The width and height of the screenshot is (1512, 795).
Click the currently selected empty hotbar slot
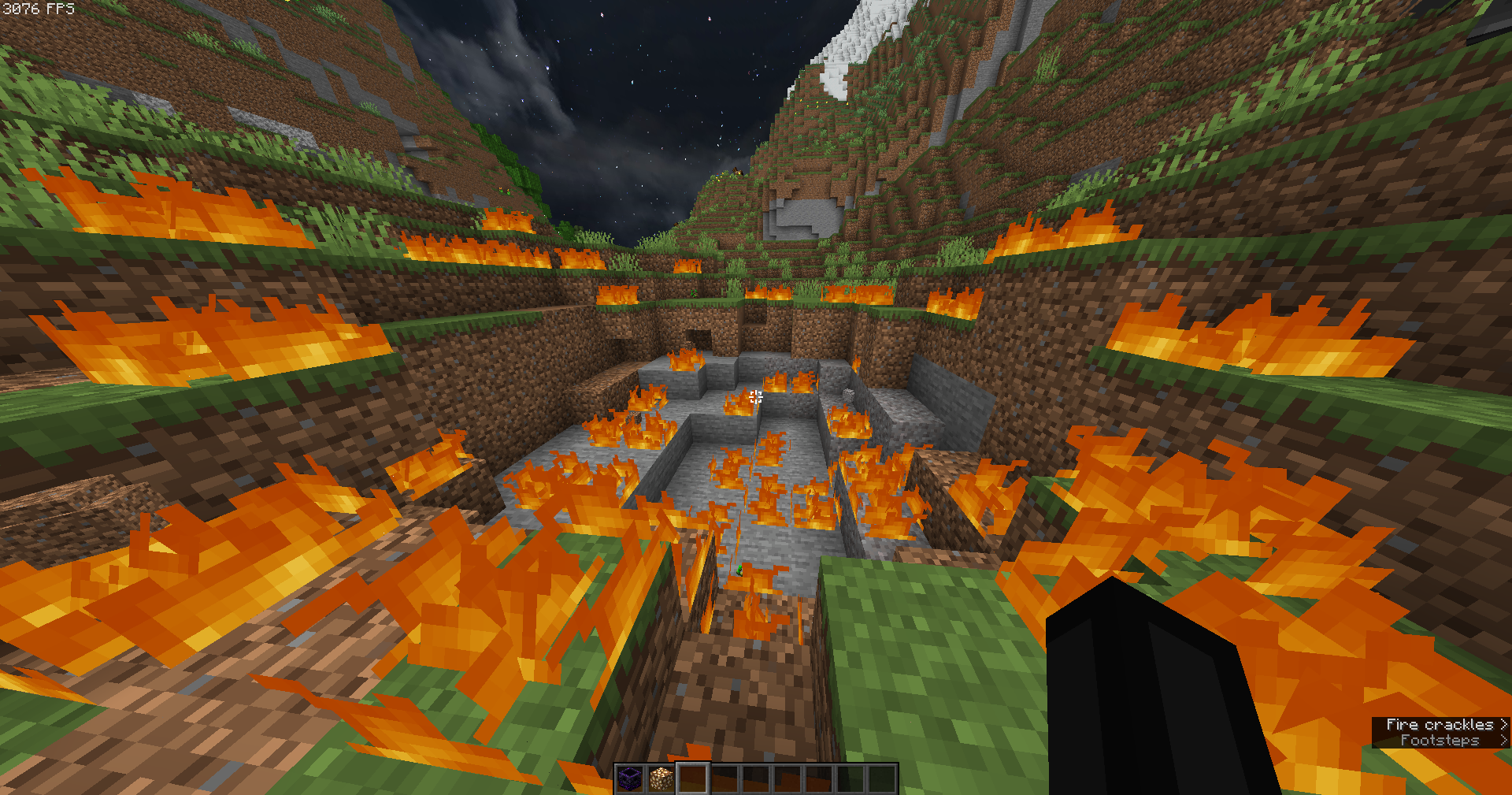click(693, 780)
